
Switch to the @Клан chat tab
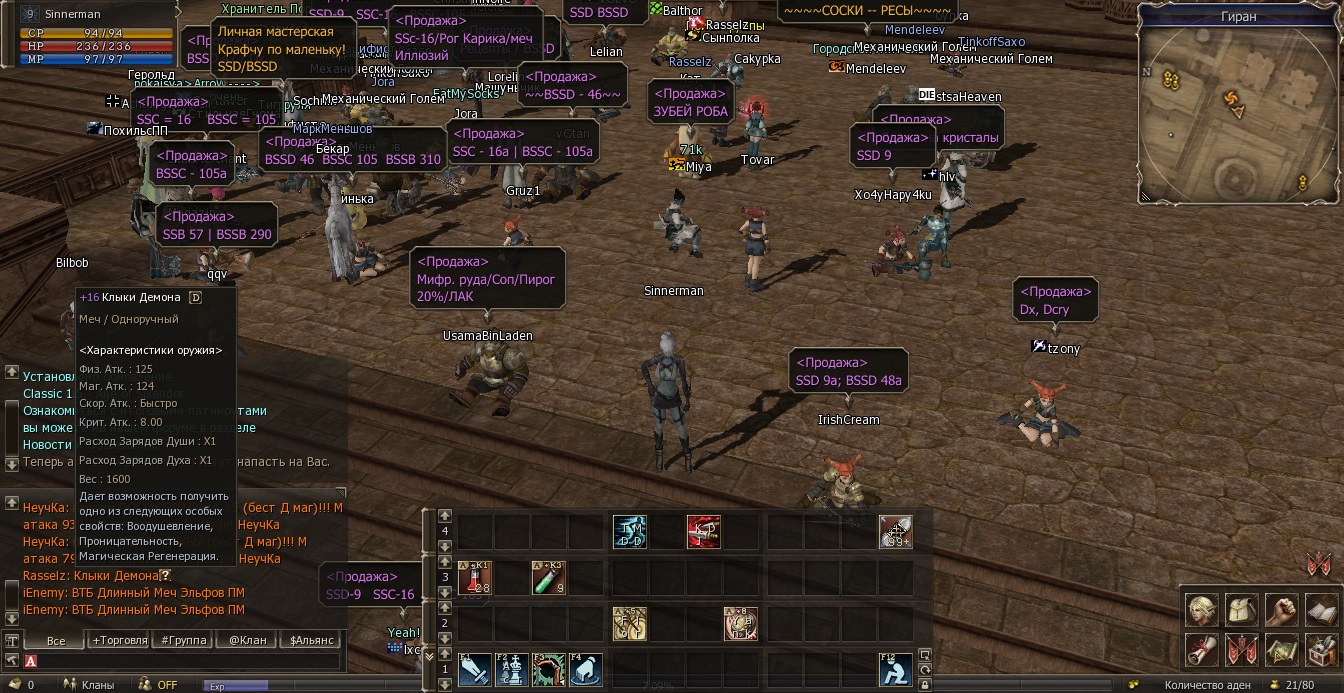[247, 640]
